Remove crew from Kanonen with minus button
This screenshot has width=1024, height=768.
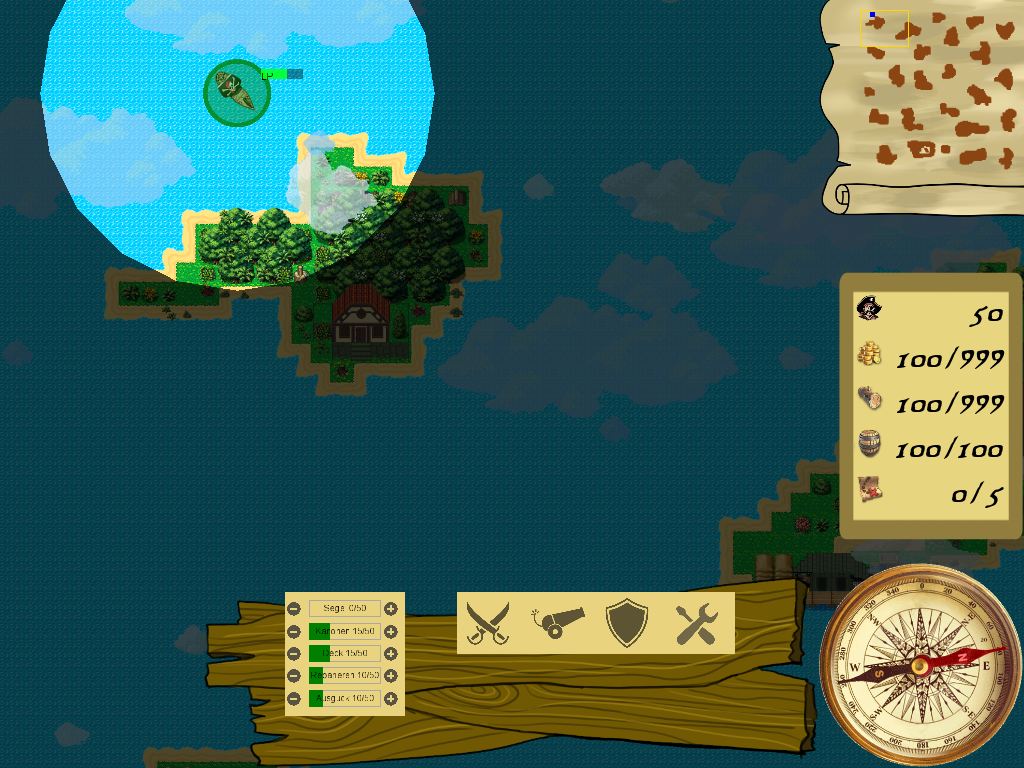pos(293,631)
